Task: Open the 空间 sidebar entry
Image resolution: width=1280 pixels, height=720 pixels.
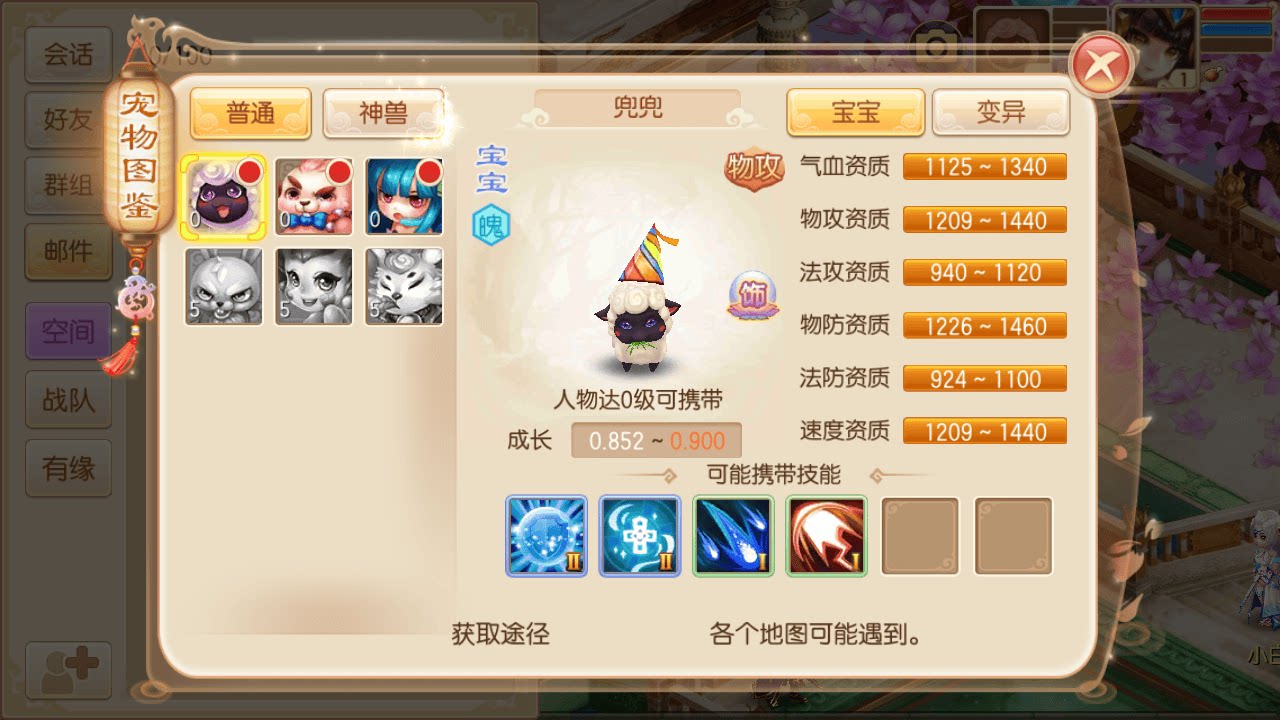Action: pos(67,331)
